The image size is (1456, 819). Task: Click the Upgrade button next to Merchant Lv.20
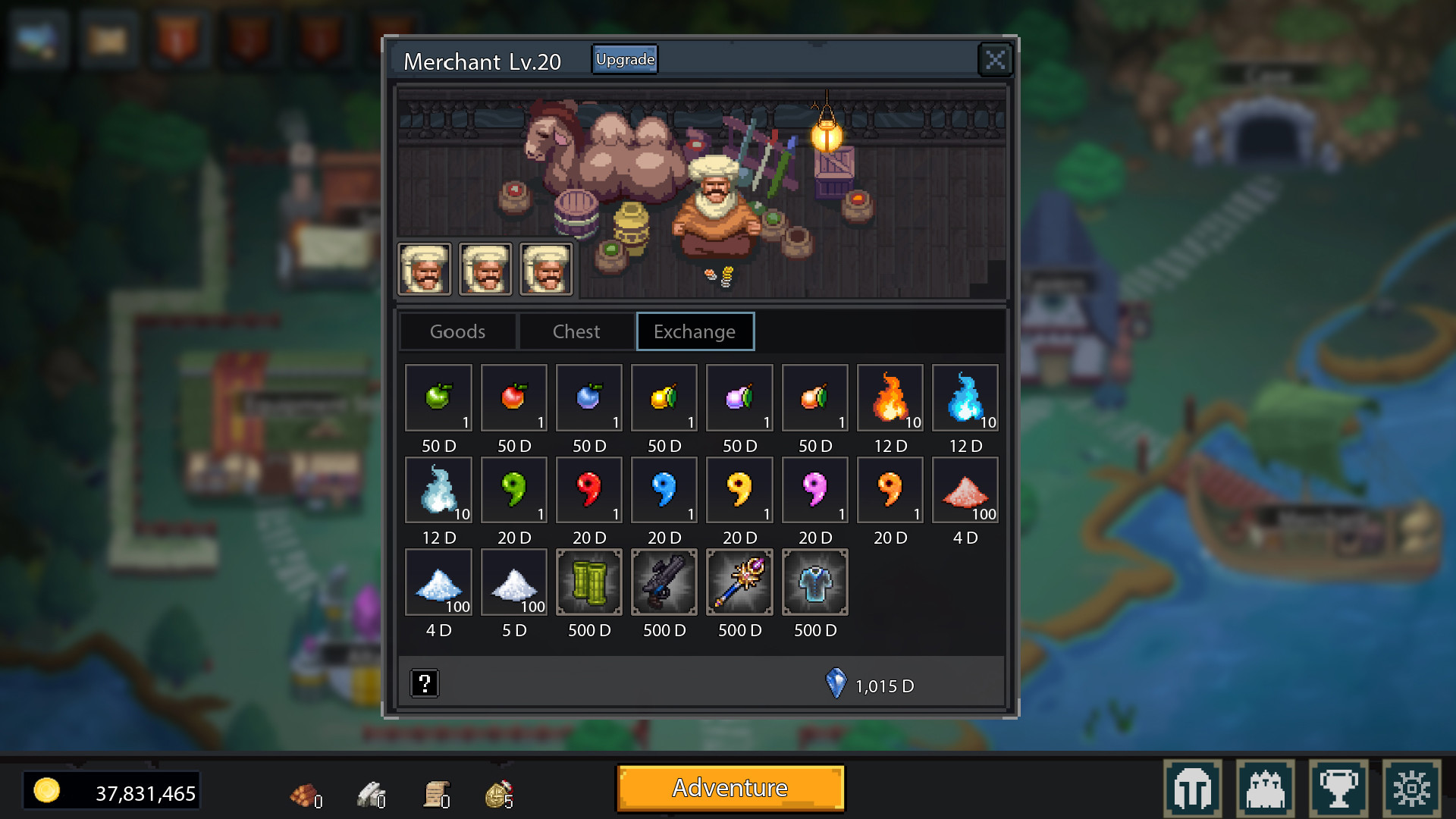tap(624, 58)
